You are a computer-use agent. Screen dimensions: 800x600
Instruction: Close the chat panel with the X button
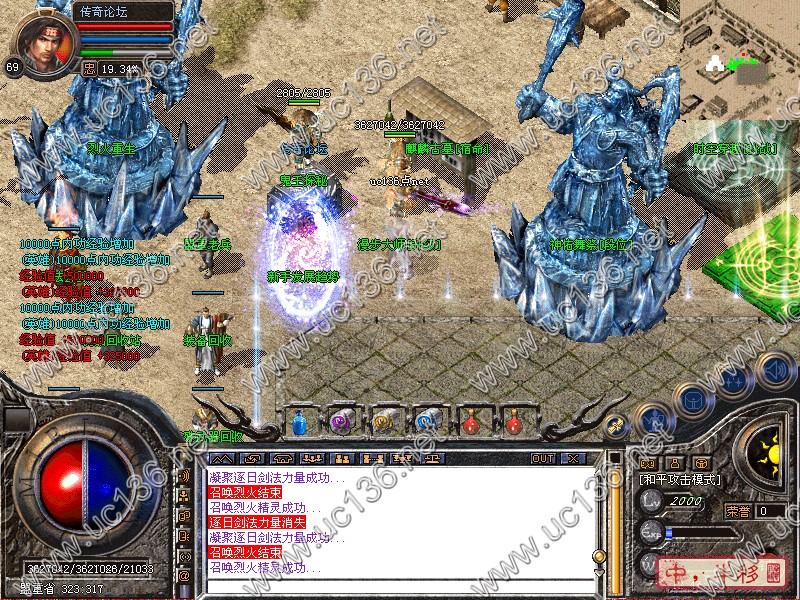(x=571, y=458)
